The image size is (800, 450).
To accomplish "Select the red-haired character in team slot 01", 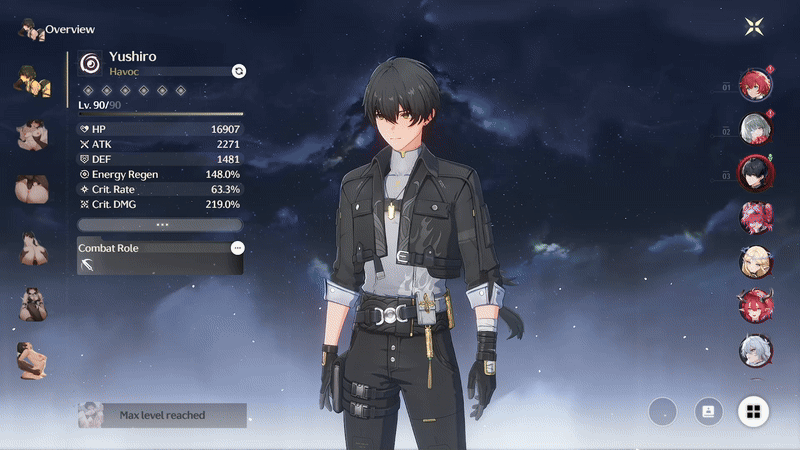I will tap(755, 86).
